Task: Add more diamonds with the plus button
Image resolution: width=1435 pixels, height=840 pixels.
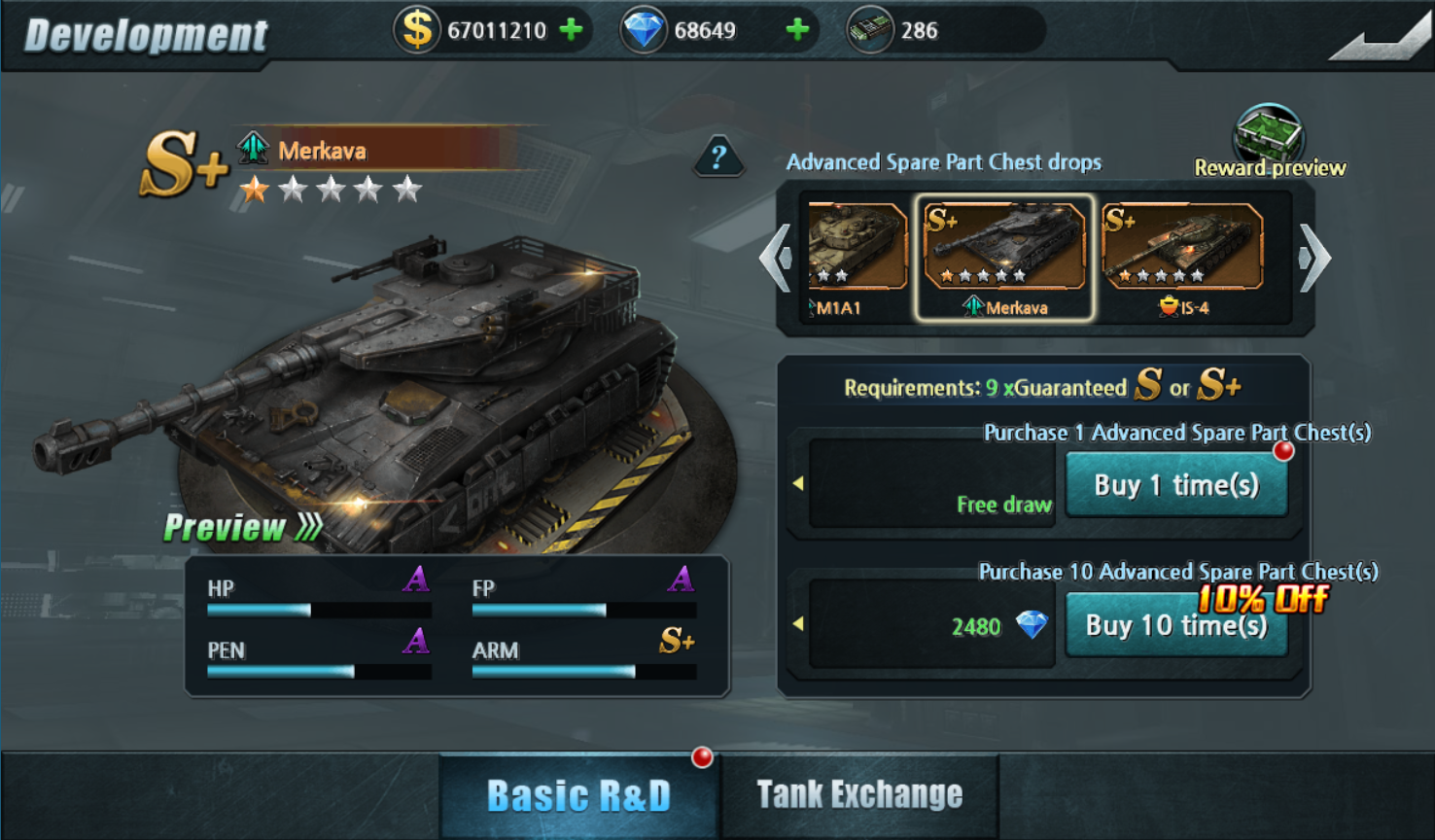Action: [x=797, y=30]
